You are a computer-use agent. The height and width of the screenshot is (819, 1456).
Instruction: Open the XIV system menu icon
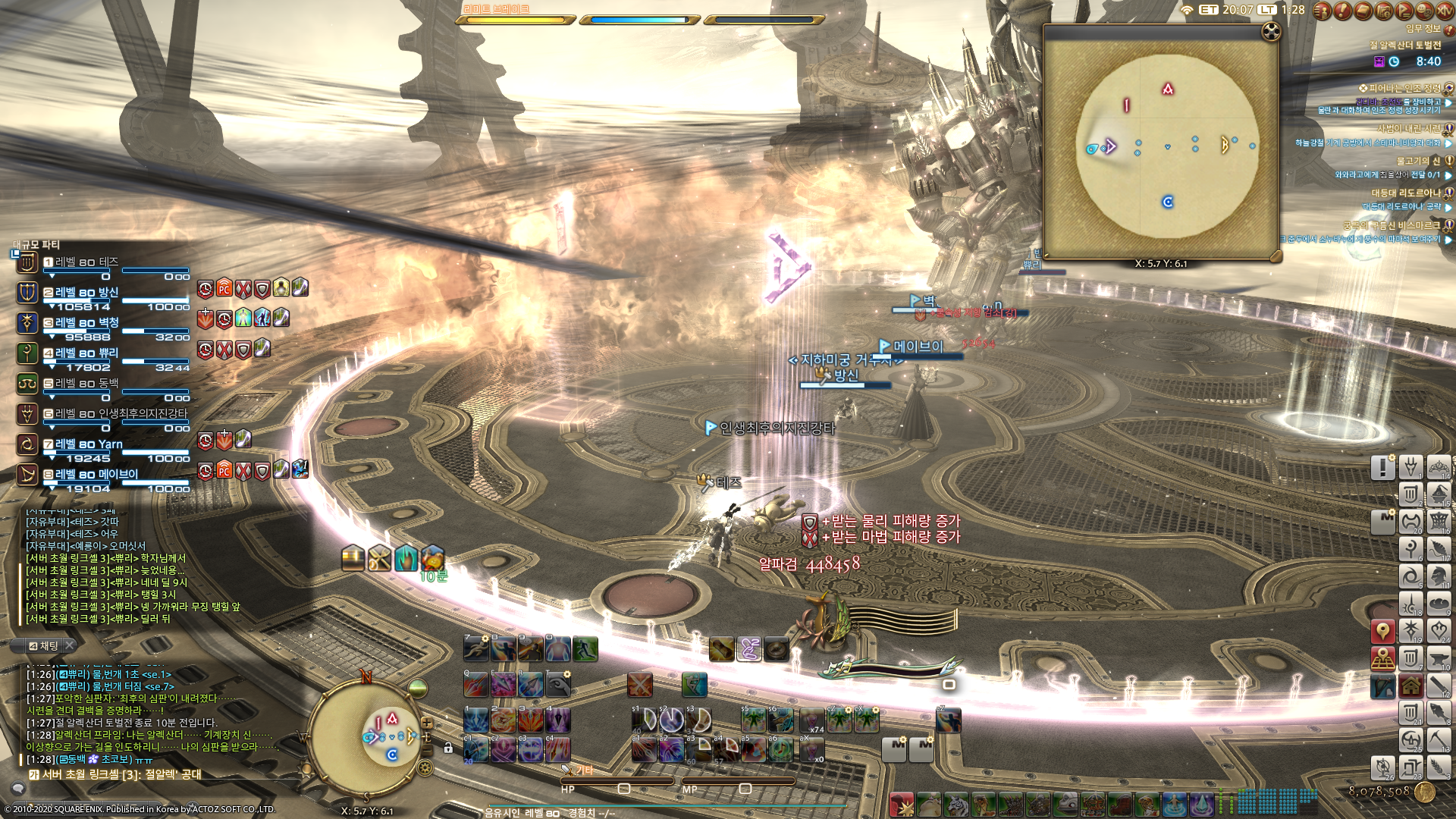tap(1444, 11)
